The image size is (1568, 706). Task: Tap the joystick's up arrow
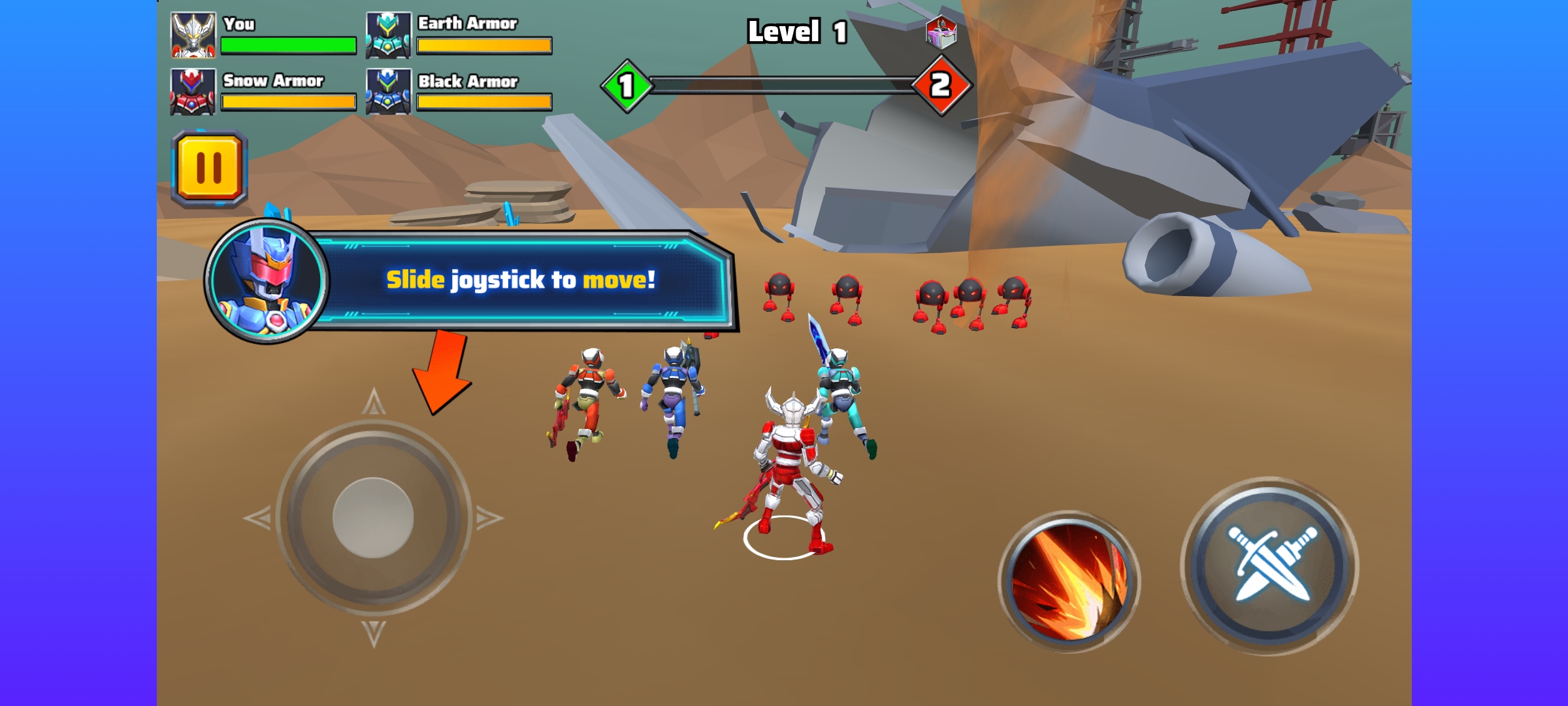click(374, 401)
